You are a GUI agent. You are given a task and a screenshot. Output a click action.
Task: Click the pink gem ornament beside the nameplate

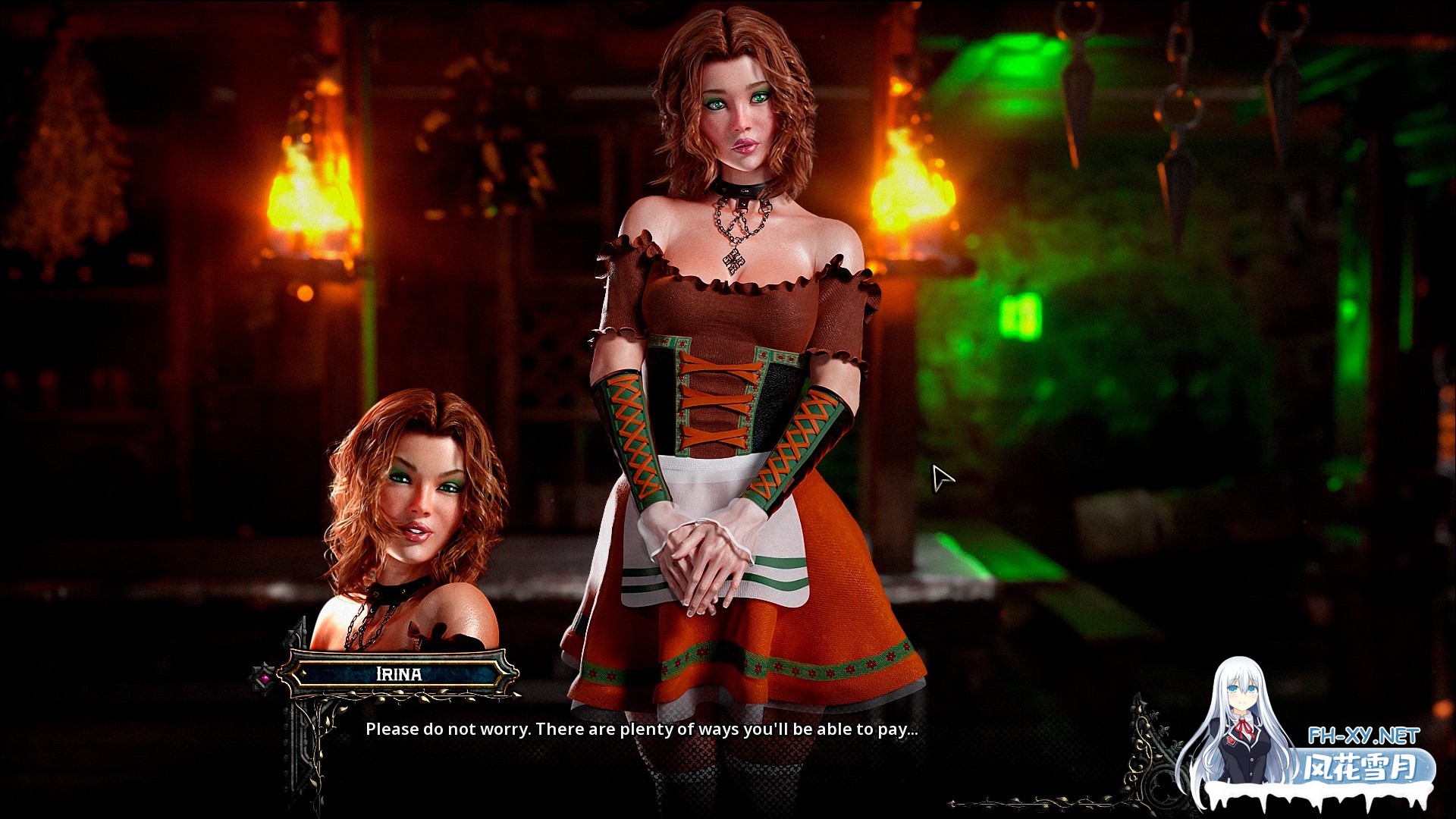click(264, 679)
